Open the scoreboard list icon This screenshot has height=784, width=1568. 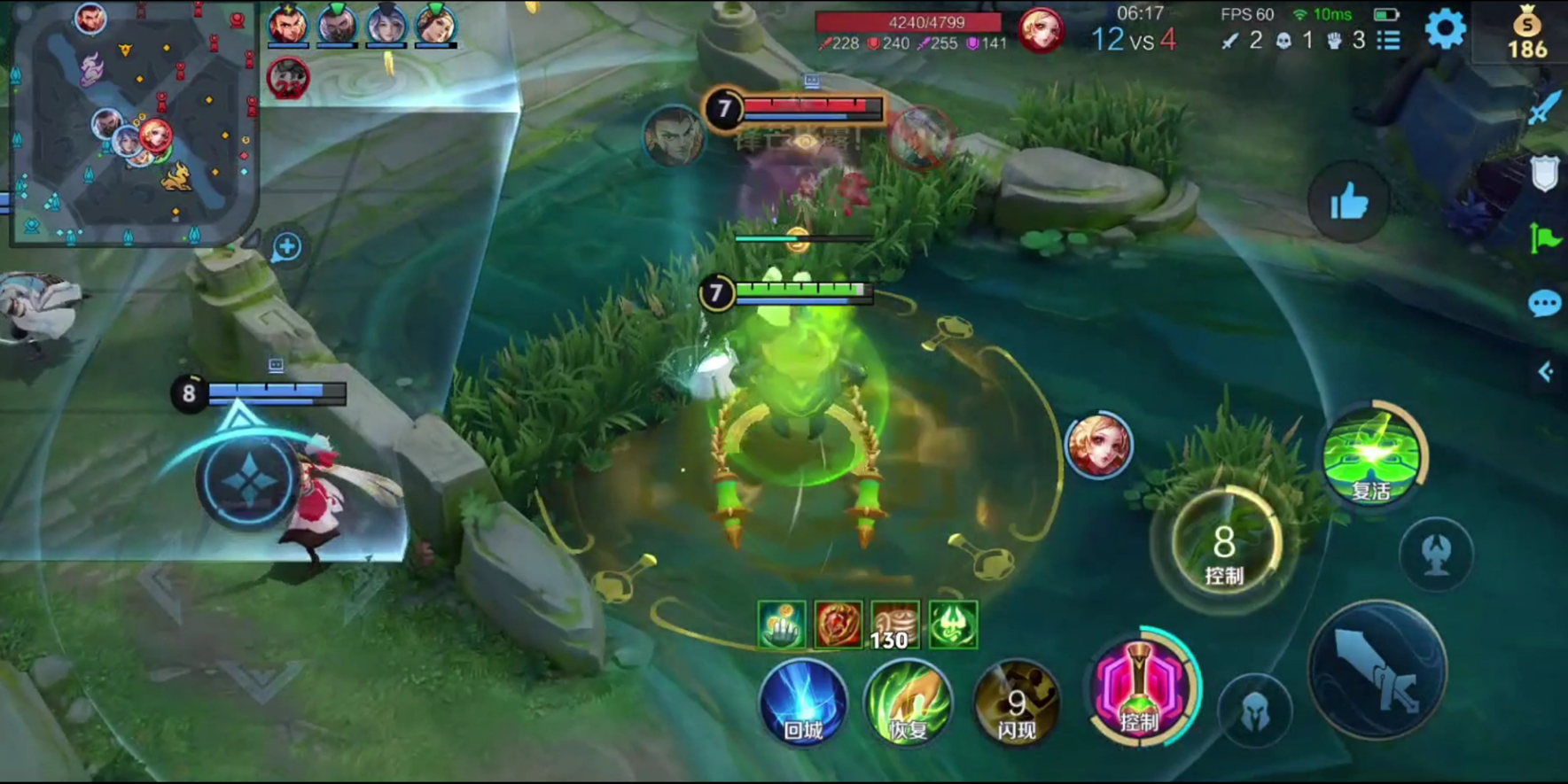[1389, 40]
